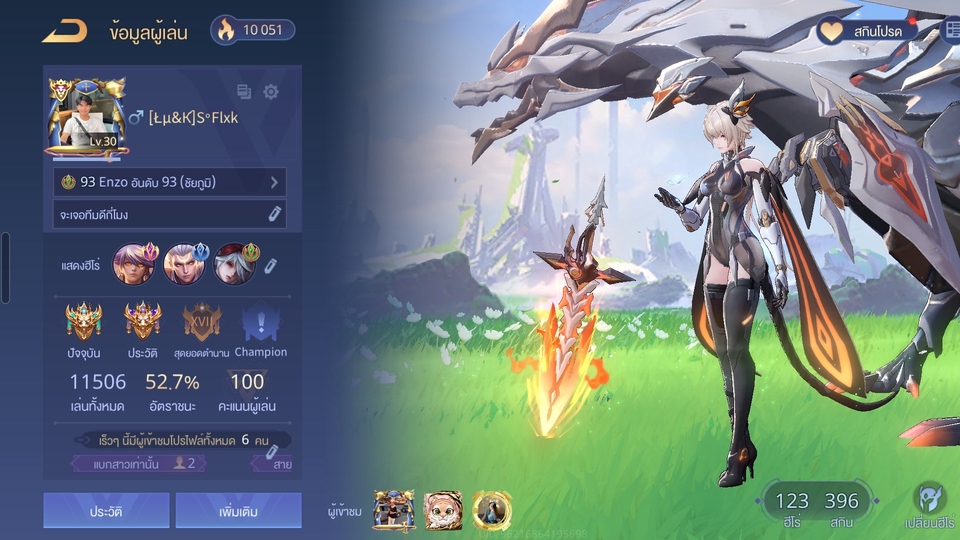This screenshot has width=960, height=540.
Task: Tap the copy-info icon beside the gear
Action: point(244,92)
